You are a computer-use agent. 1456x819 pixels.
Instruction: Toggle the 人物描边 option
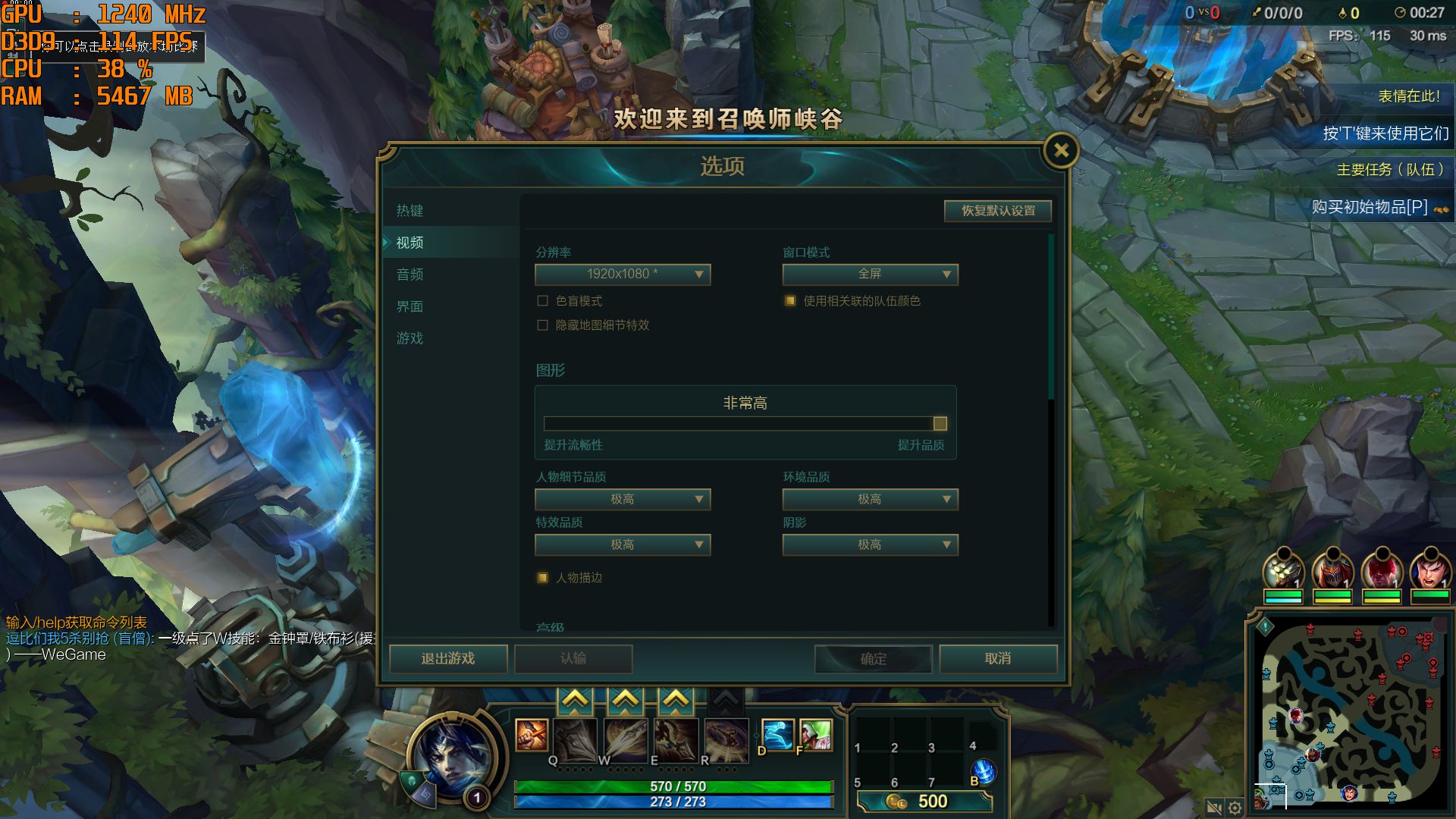543,577
